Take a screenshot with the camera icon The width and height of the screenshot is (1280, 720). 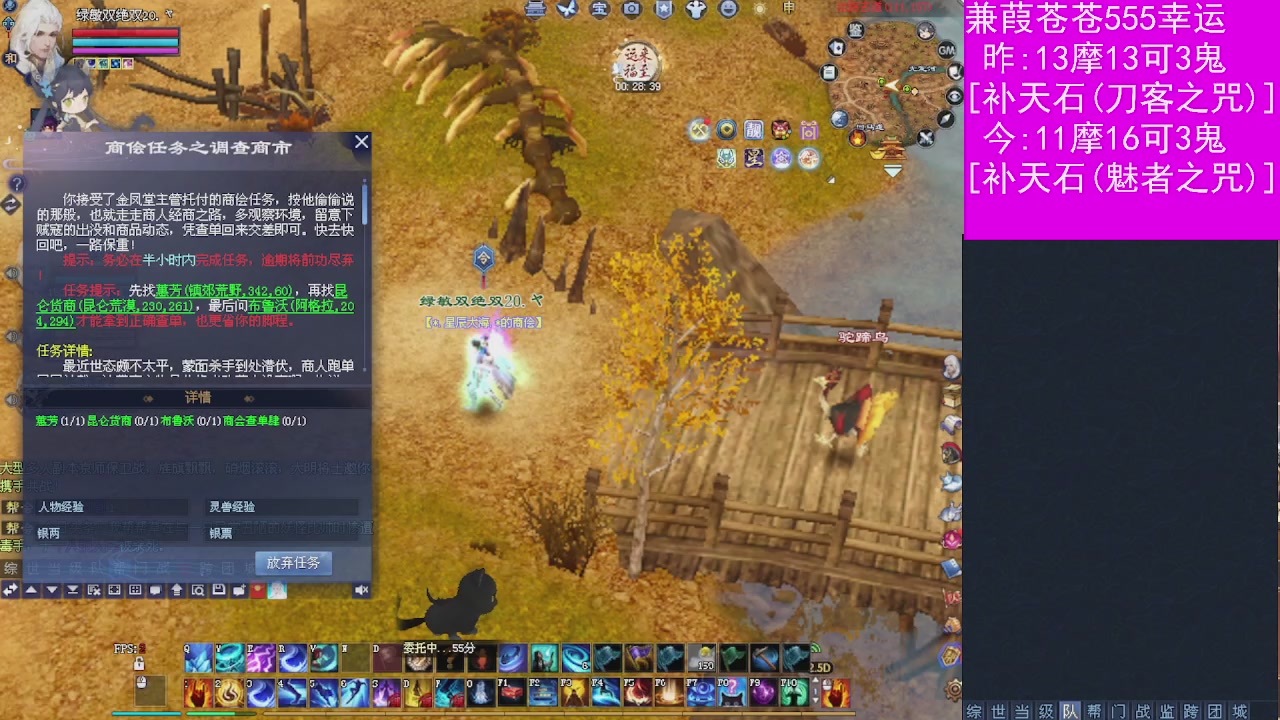(632, 10)
